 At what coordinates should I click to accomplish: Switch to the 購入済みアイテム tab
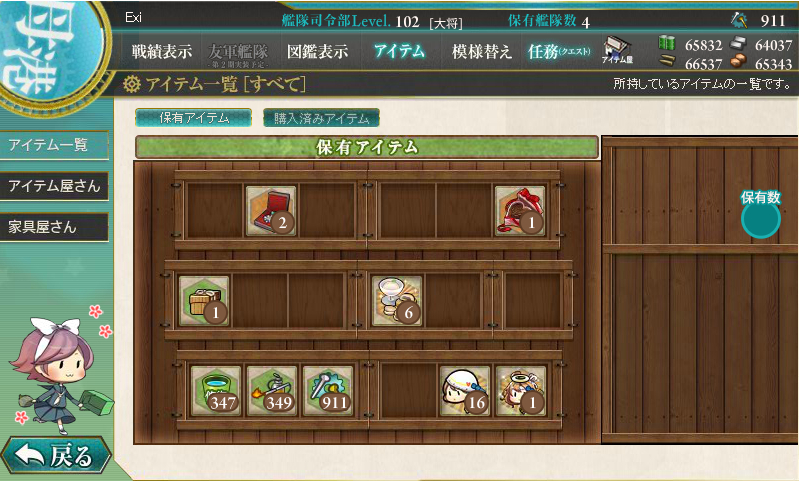321,118
